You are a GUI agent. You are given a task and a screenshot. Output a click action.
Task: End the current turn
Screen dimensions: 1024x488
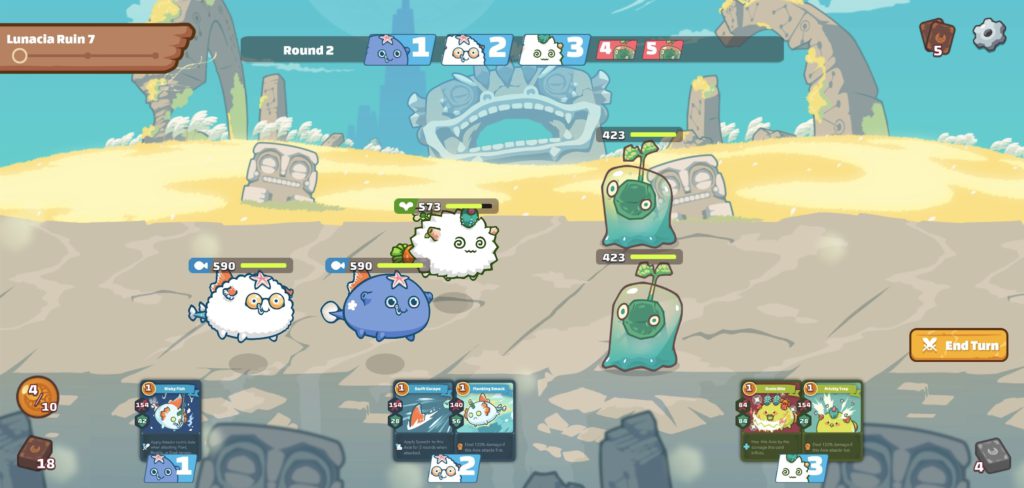959,345
